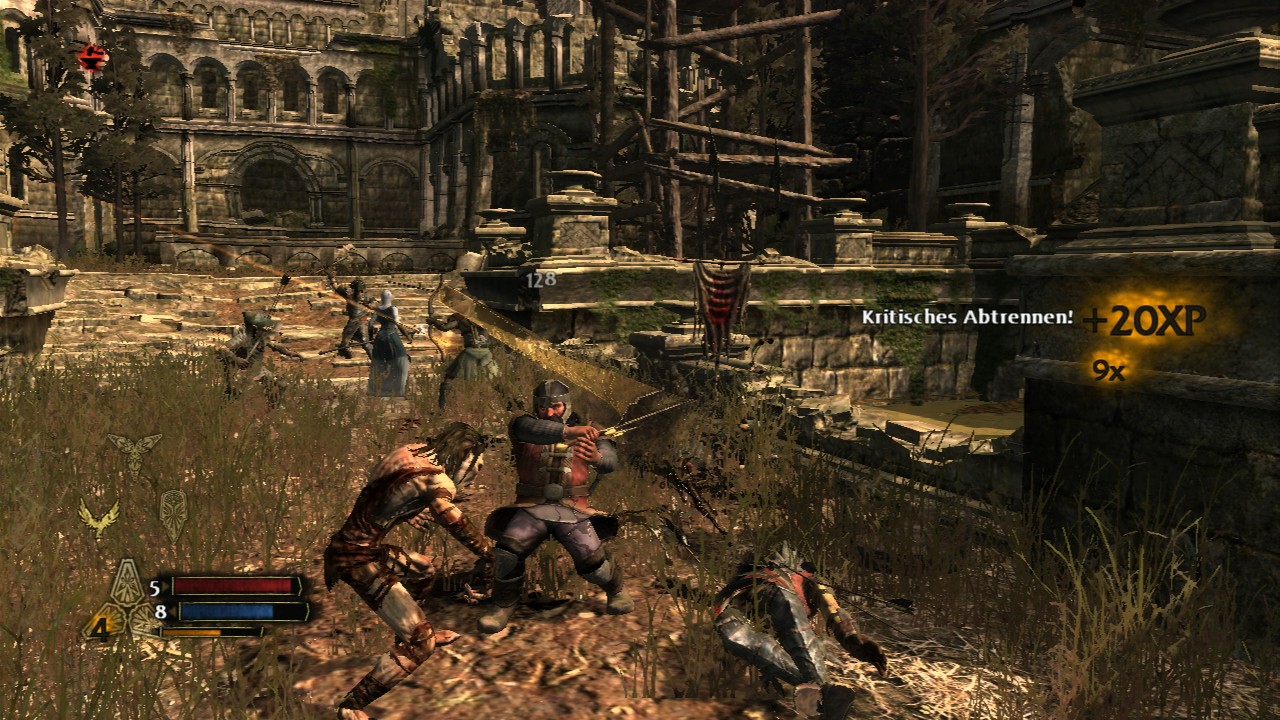The height and width of the screenshot is (720, 1280).
Task: Activate the ornate shield ability icon
Action: pos(173,512)
